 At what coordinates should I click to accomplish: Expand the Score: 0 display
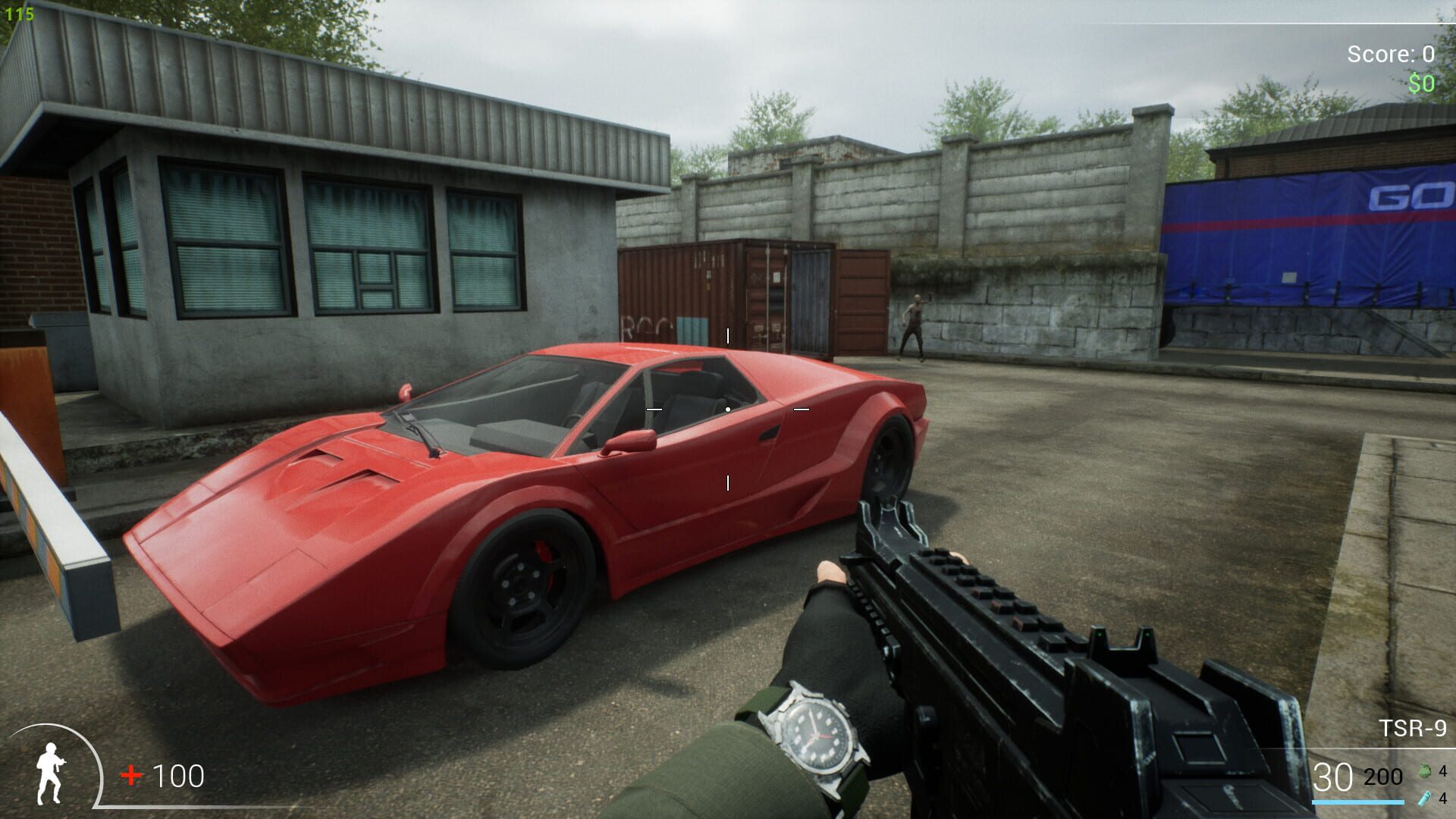tap(1390, 55)
